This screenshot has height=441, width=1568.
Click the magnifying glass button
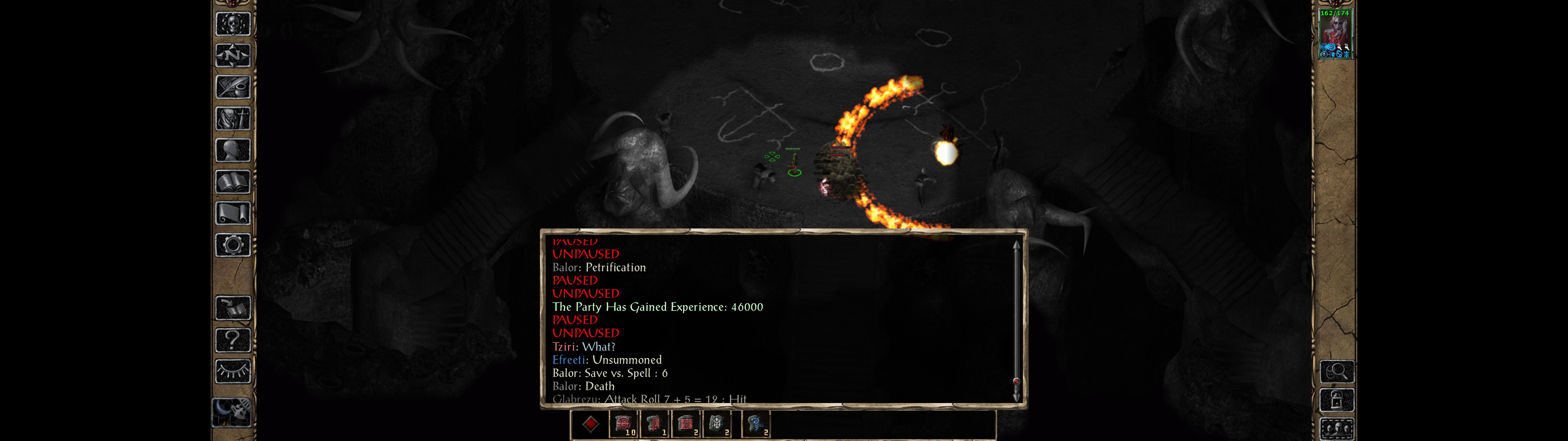[1337, 371]
